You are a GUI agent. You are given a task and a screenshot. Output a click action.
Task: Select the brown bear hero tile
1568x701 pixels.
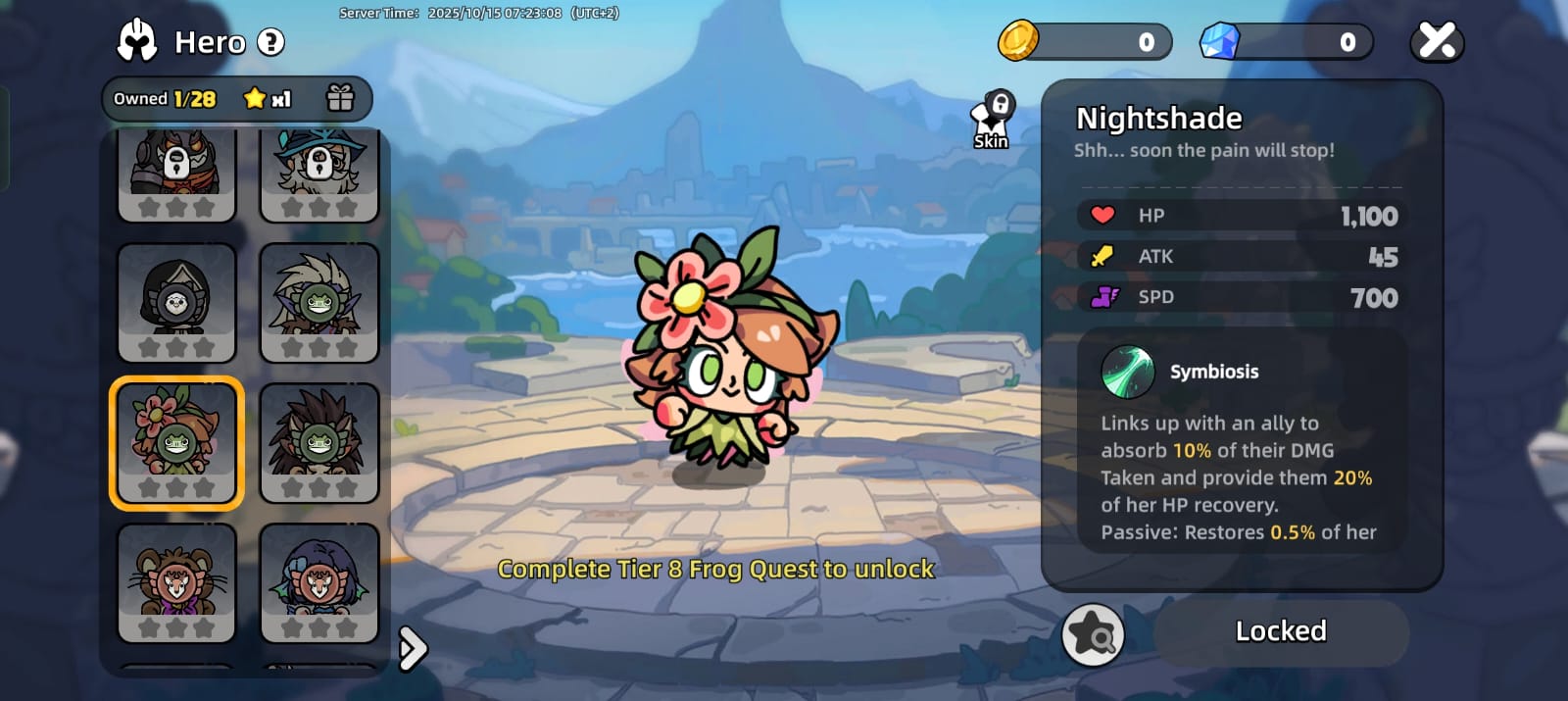click(x=176, y=582)
